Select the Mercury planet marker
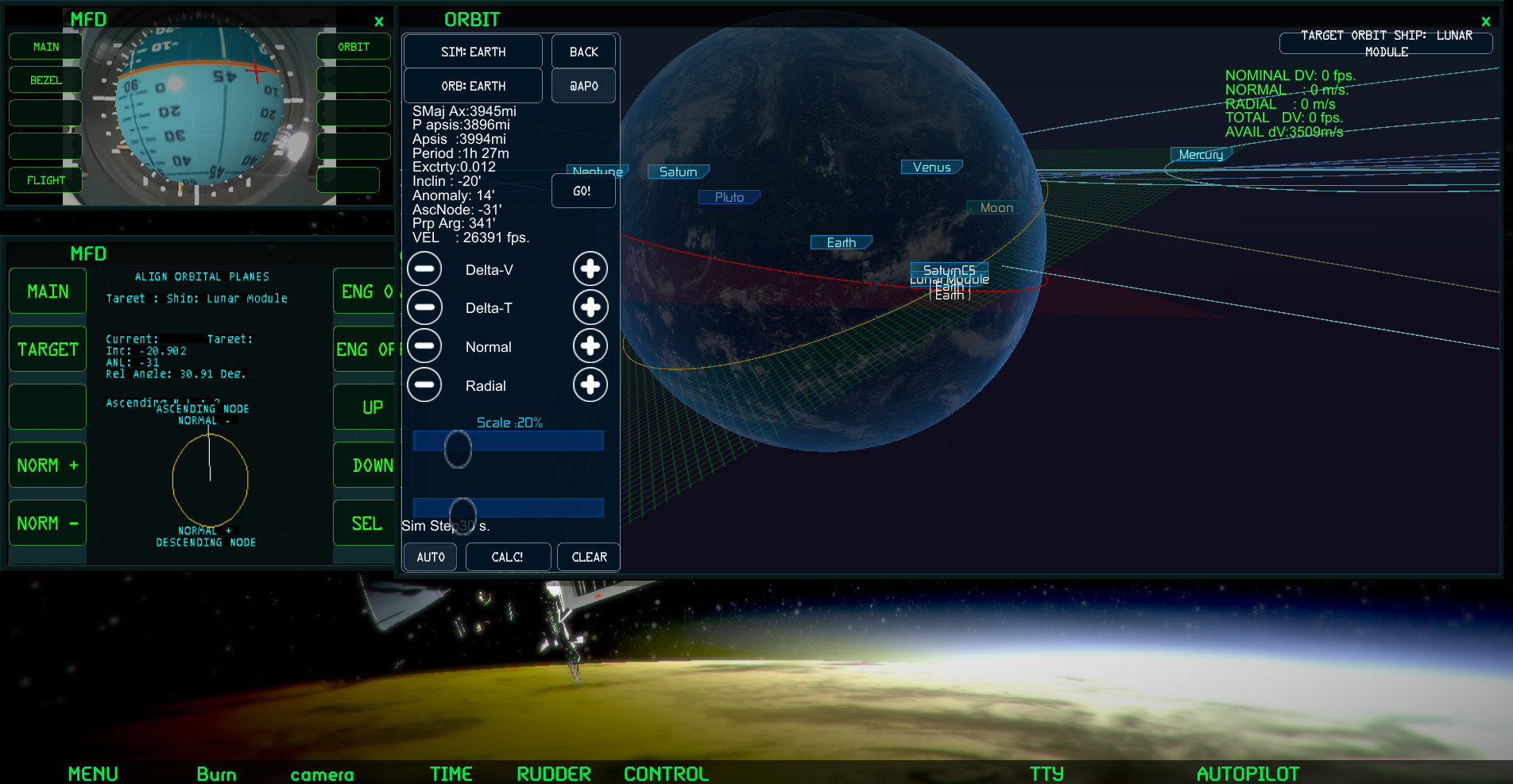1513x784 pixels. click(1200, 154)
